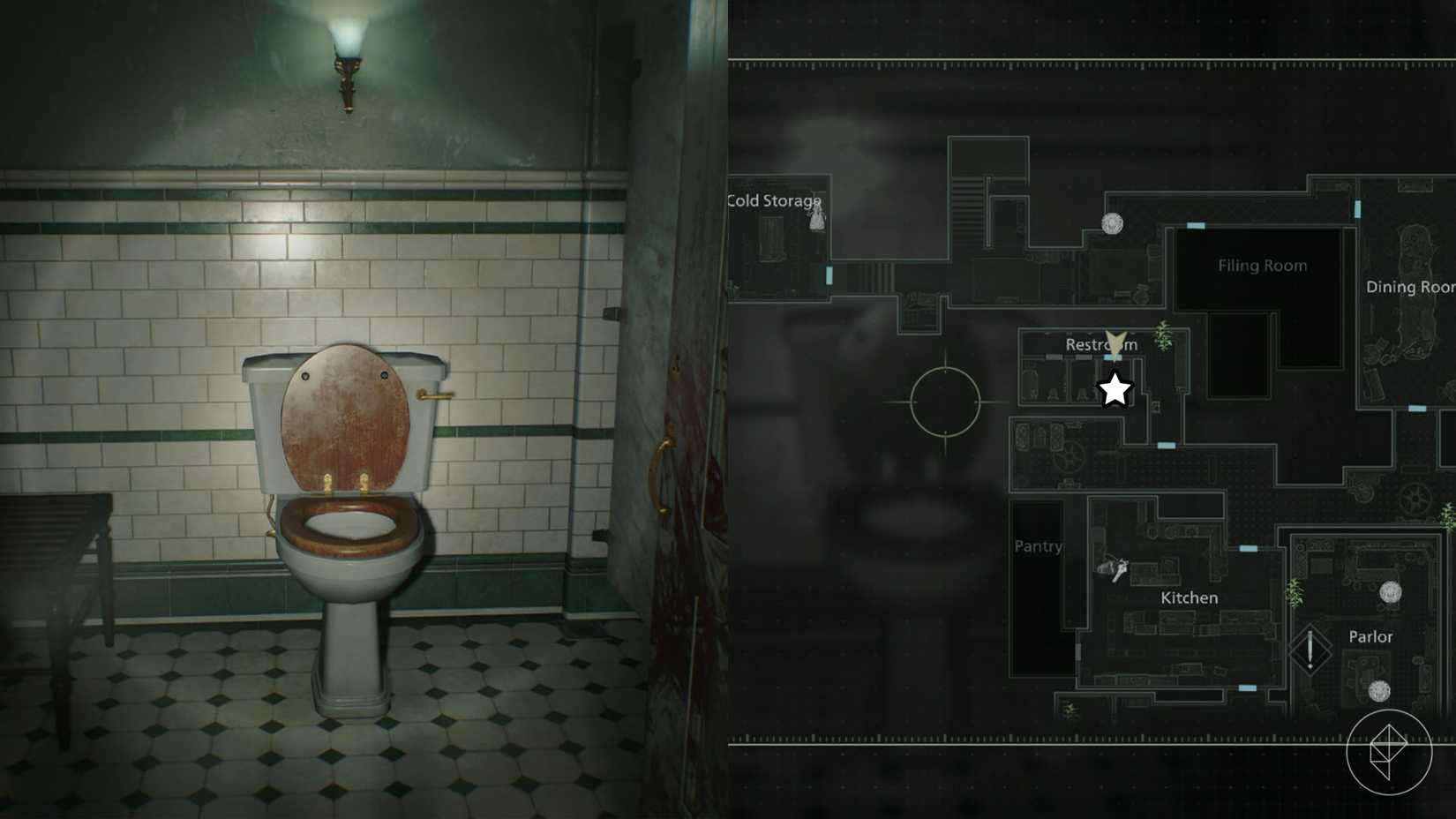
Task: Select the blue doorway marker above the Filing Room
Action: tap(1197, 227)
